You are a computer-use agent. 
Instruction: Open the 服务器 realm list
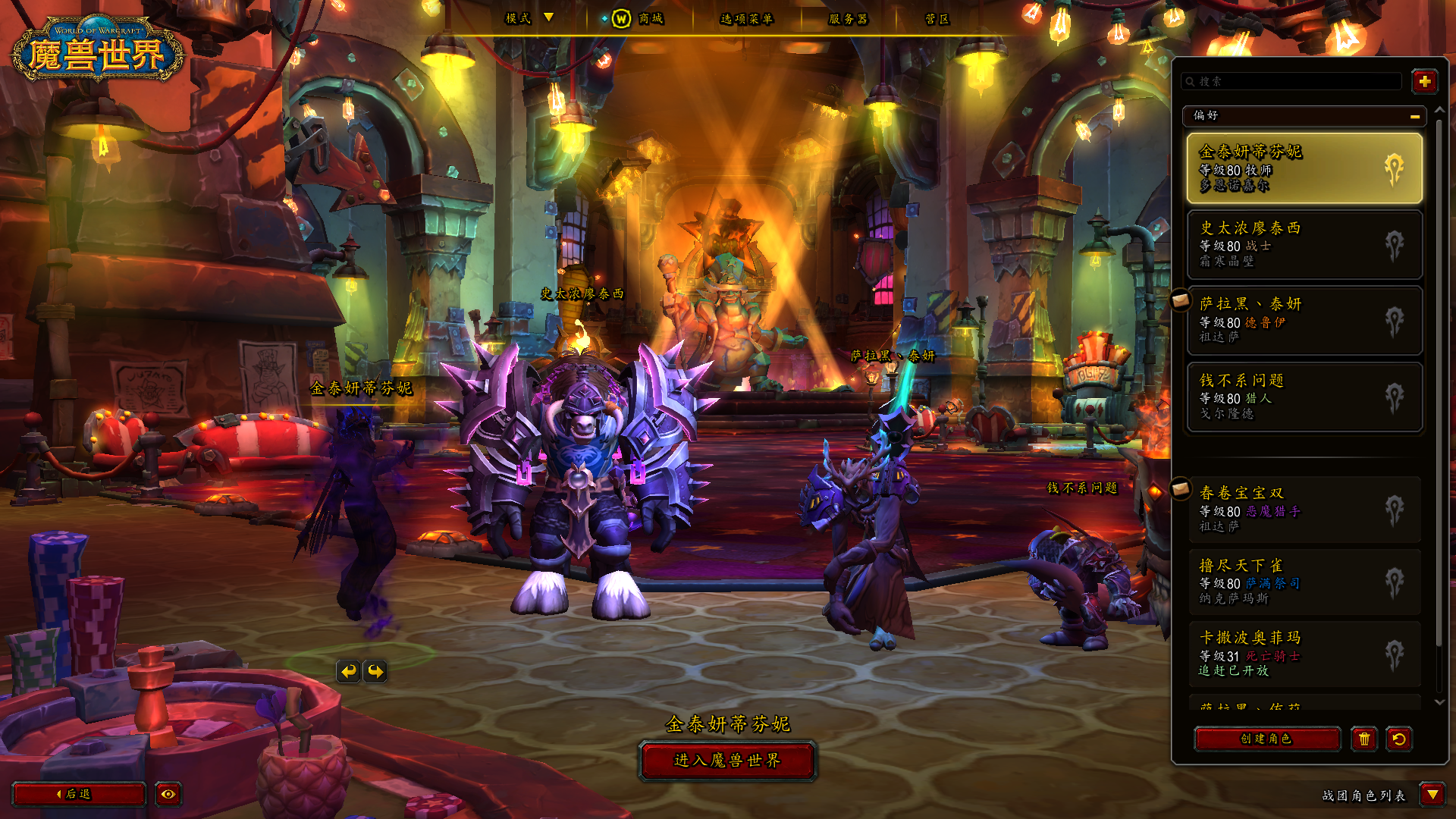pyautogui.click(x=848, y=18)
